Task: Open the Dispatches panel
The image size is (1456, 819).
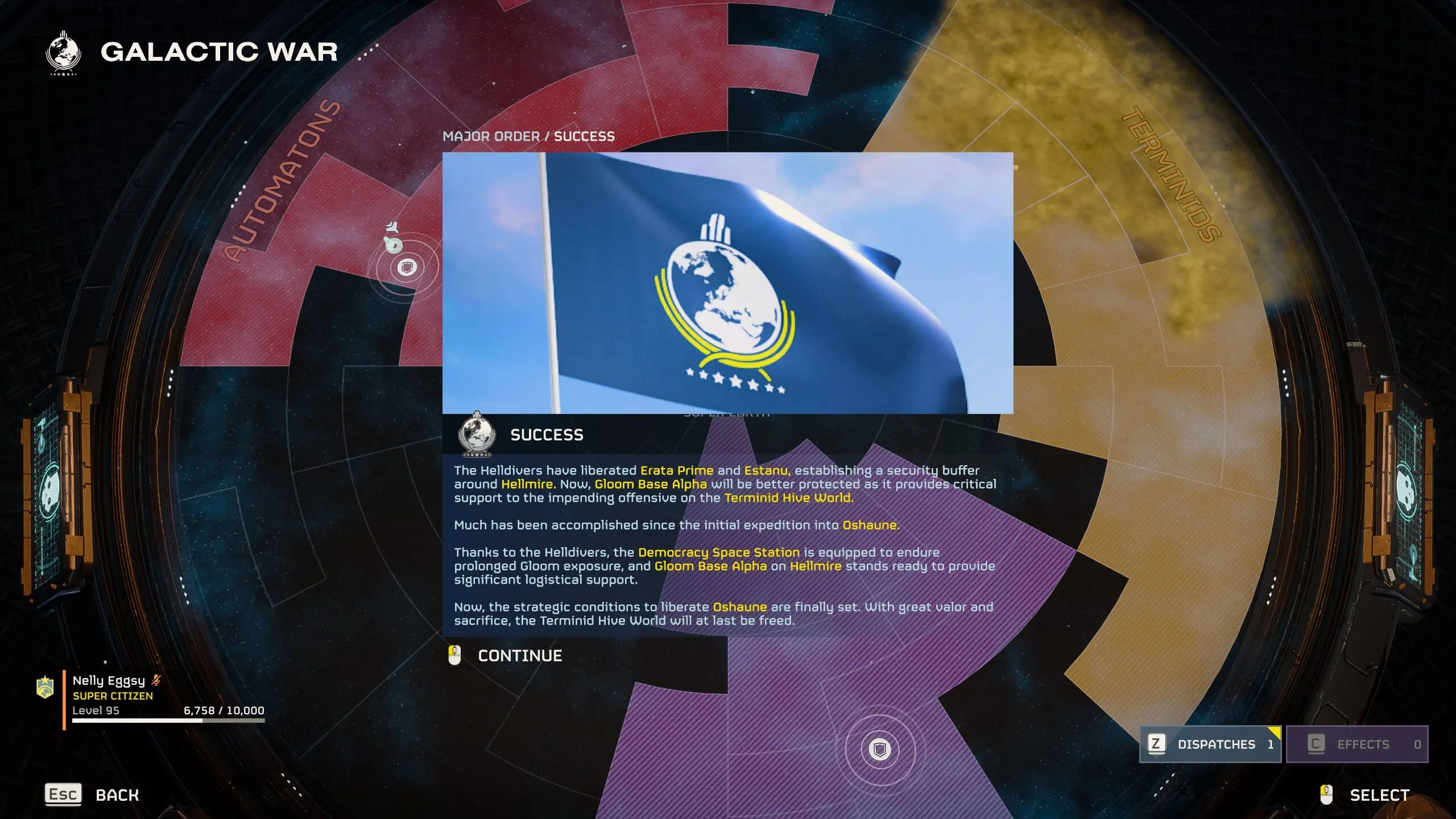Action: [1210, 744]
